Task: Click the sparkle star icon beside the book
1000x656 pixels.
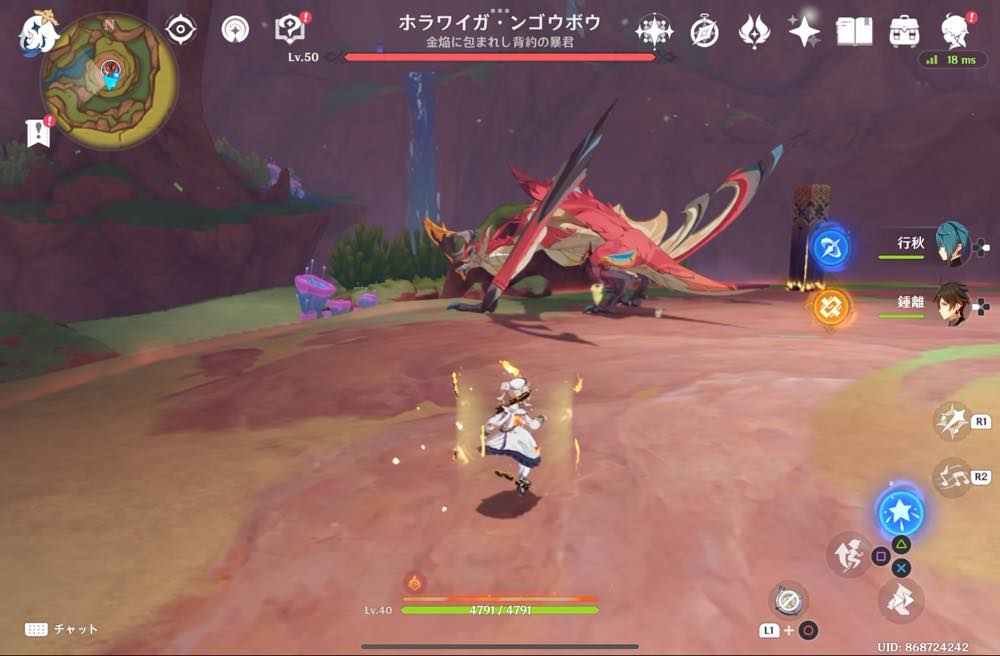Action: pyautogui.click(x=804, y=32)
